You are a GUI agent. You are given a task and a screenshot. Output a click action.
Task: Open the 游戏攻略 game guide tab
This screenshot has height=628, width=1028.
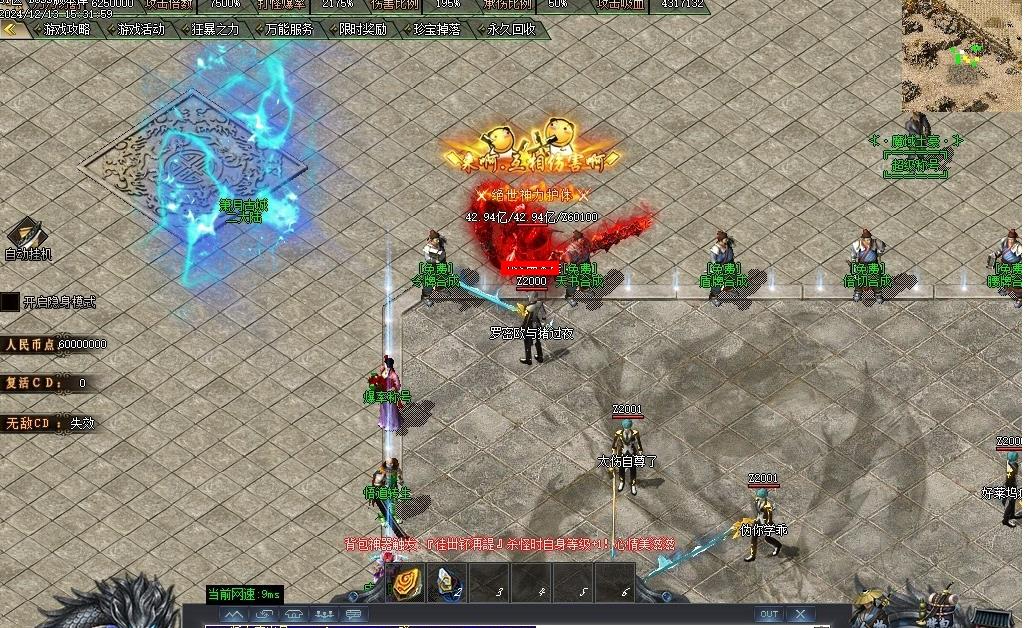click(x=68, y=30)
